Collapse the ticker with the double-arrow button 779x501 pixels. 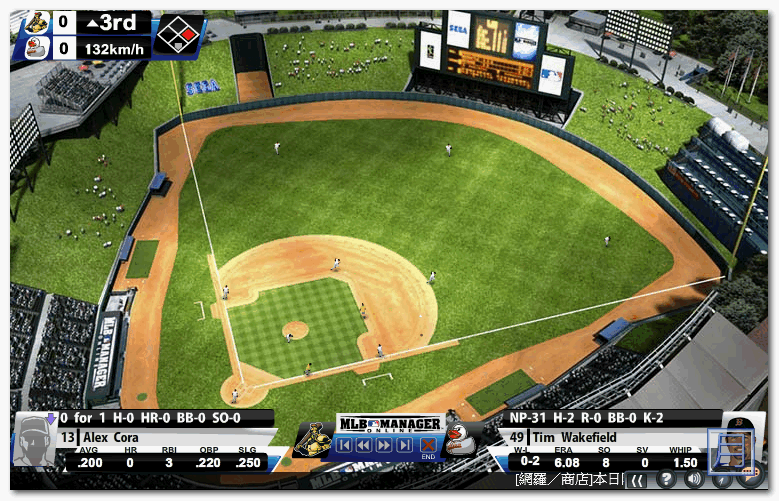pos(637,481)
